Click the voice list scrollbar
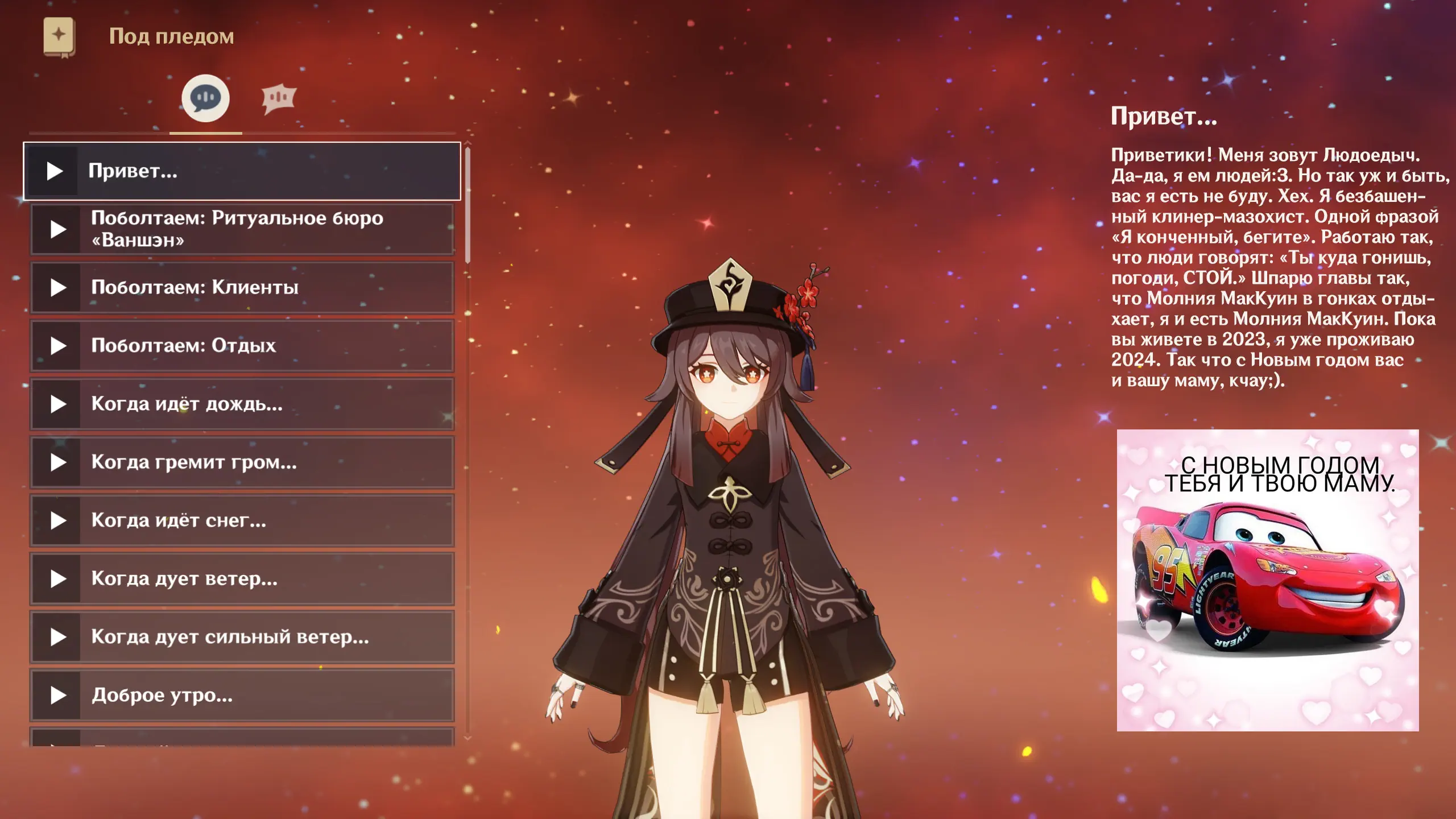 [468, 205]
